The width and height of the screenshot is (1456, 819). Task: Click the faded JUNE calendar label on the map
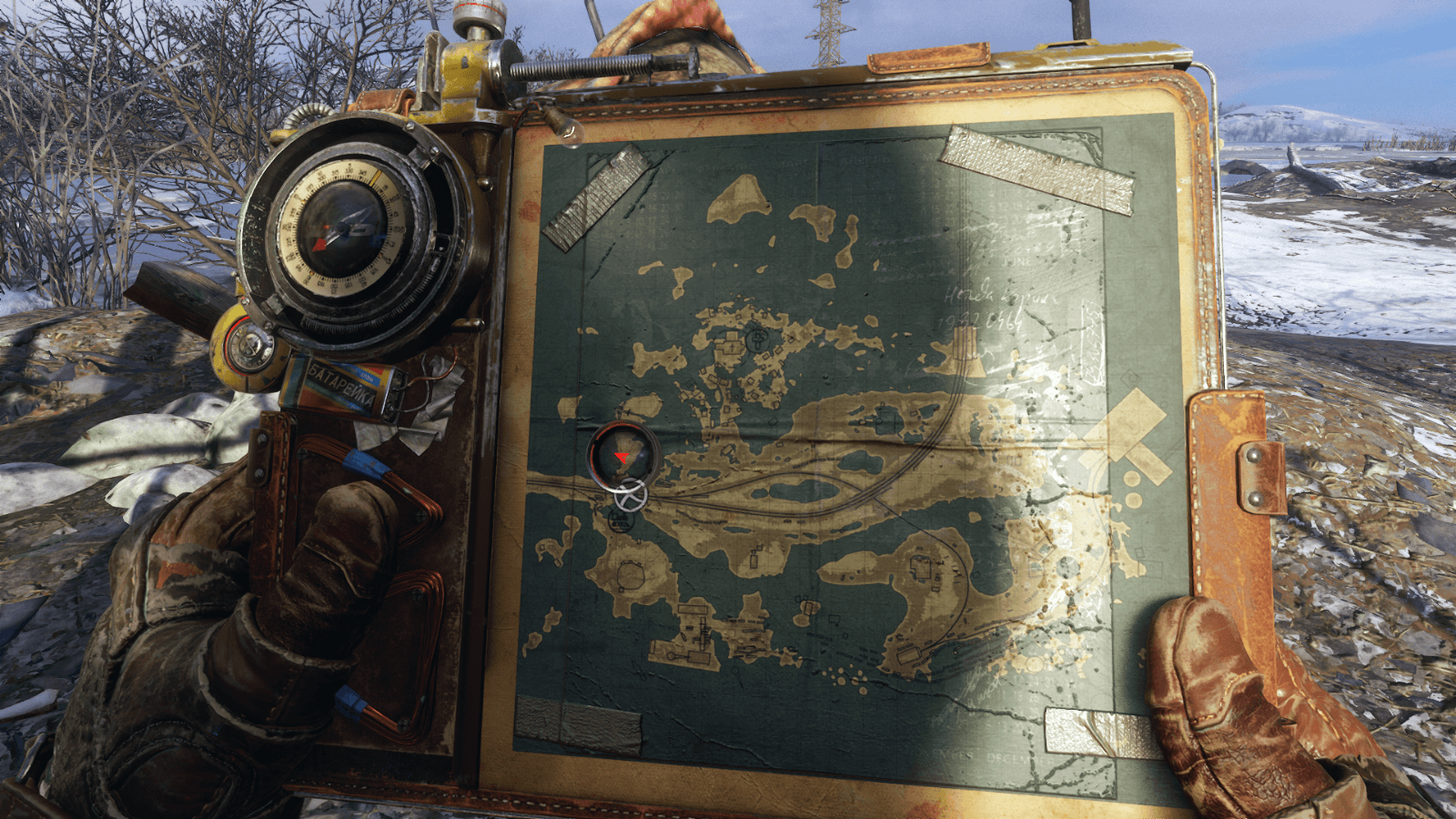point(1016,260)
